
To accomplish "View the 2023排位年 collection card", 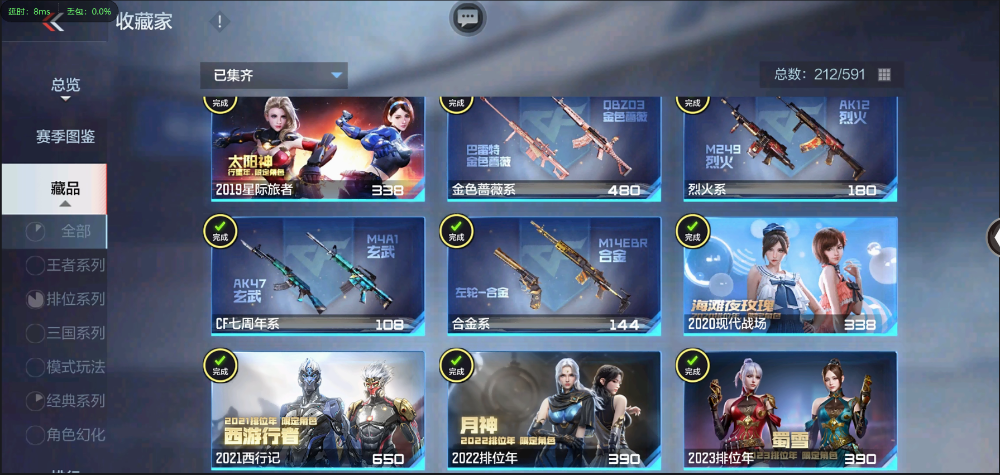I will (790, 410).
